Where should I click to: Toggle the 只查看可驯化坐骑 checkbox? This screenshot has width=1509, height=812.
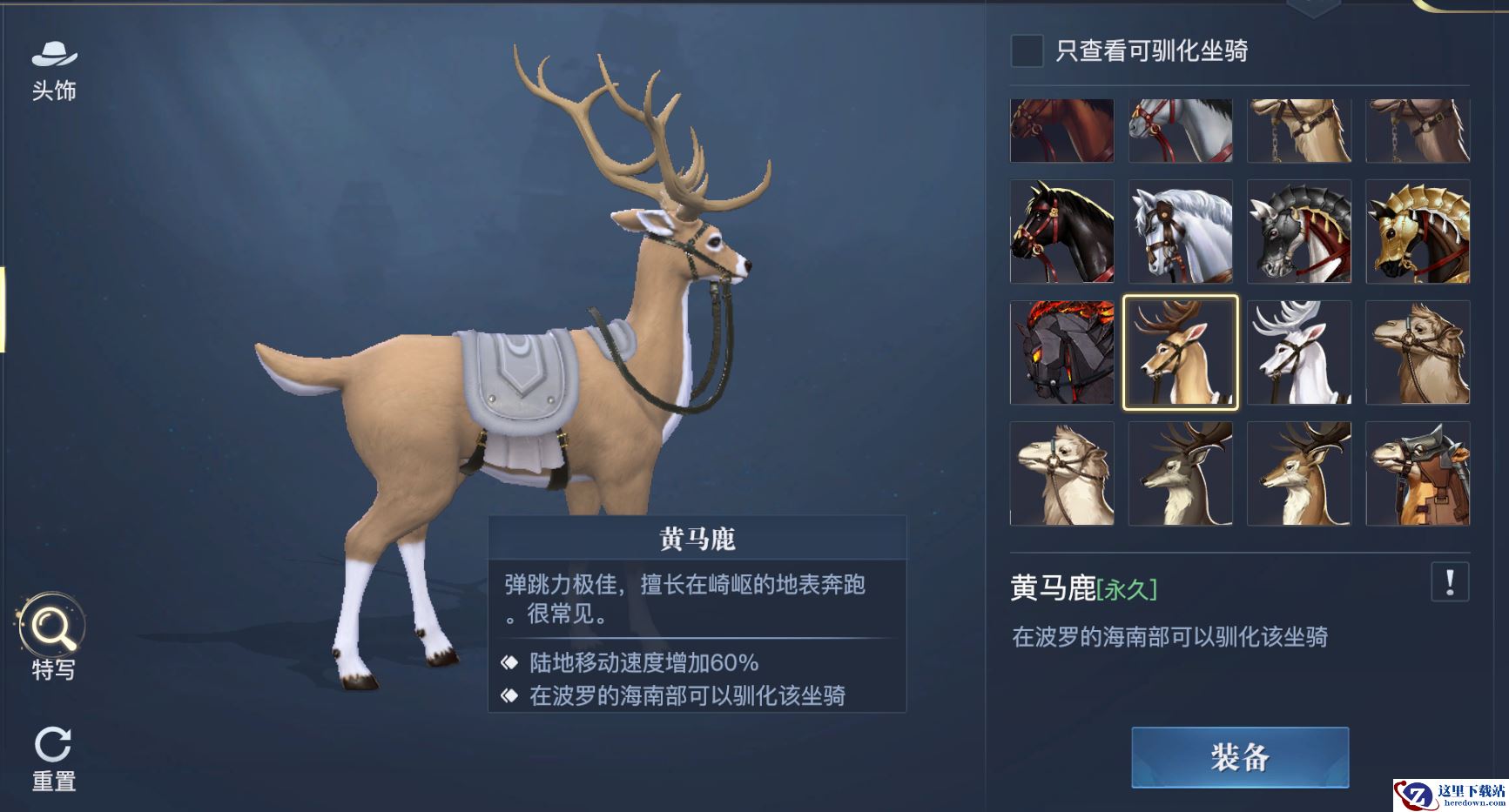pos(1027,50)
